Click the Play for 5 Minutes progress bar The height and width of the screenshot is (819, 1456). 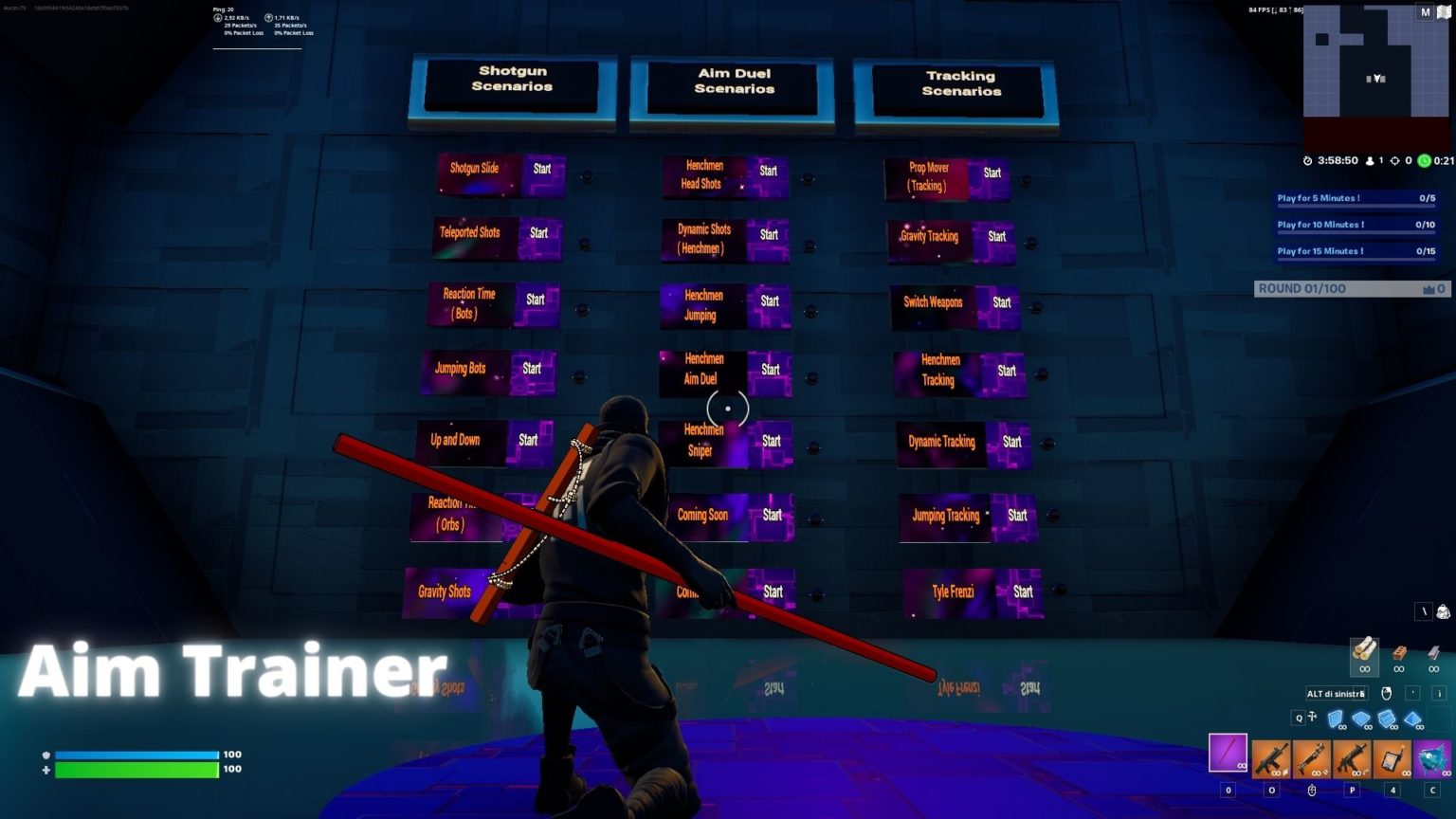click(1353, 197)
